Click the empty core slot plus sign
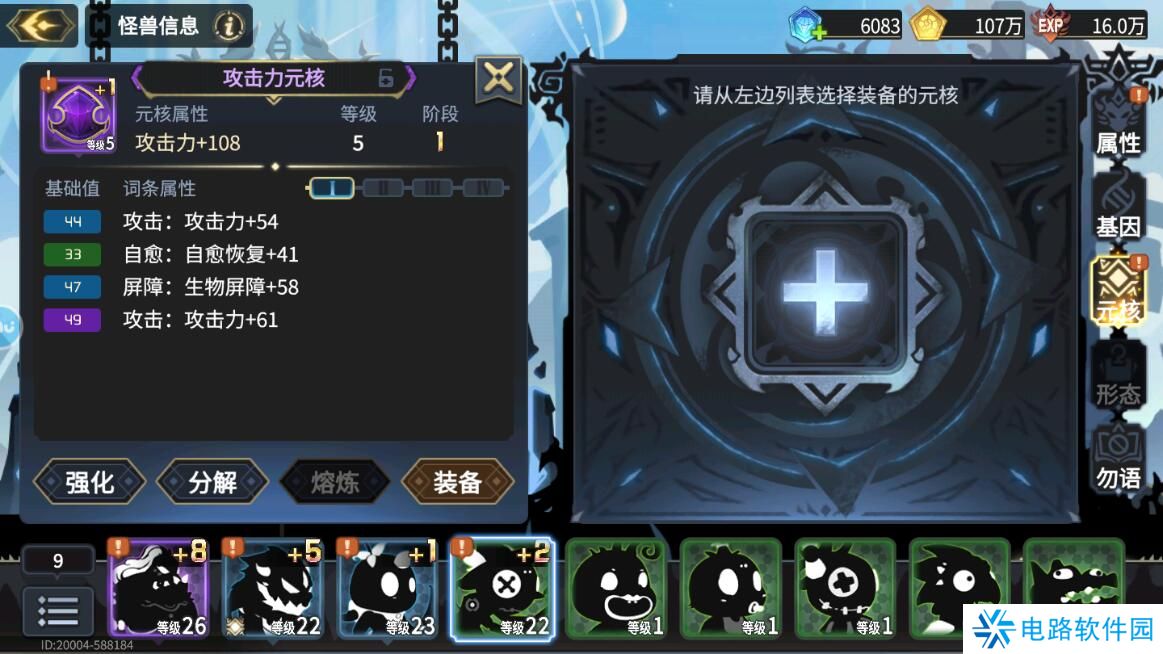 825,290
